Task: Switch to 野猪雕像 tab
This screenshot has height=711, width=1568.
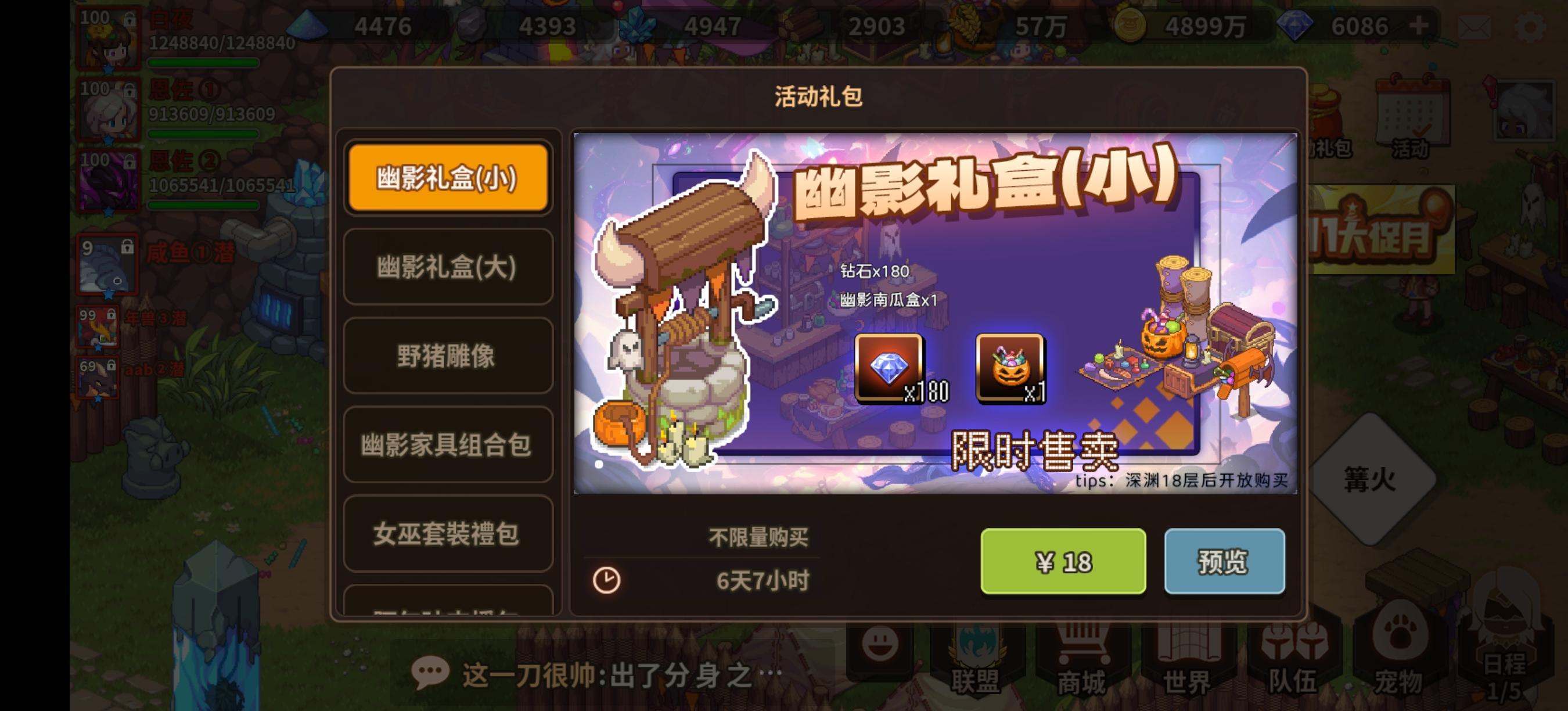Action: pyautogui.click(x=447, y=358)
